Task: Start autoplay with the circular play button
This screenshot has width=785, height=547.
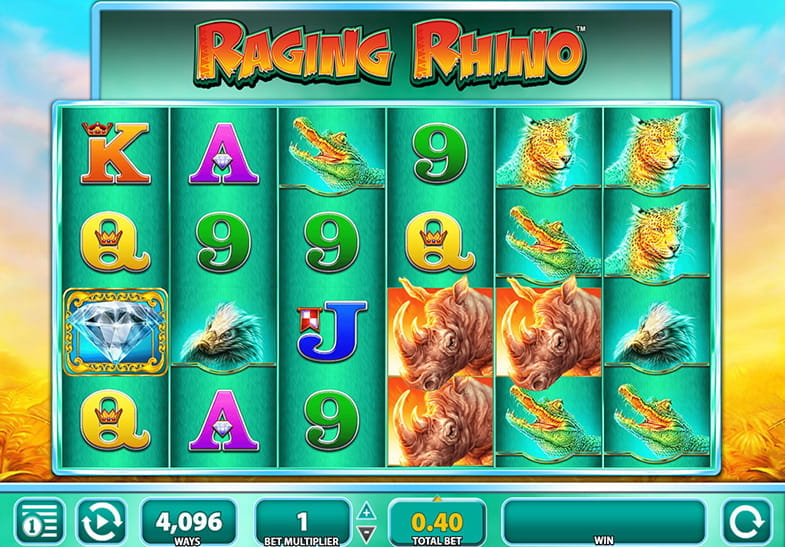Action: tap(101, 521)
